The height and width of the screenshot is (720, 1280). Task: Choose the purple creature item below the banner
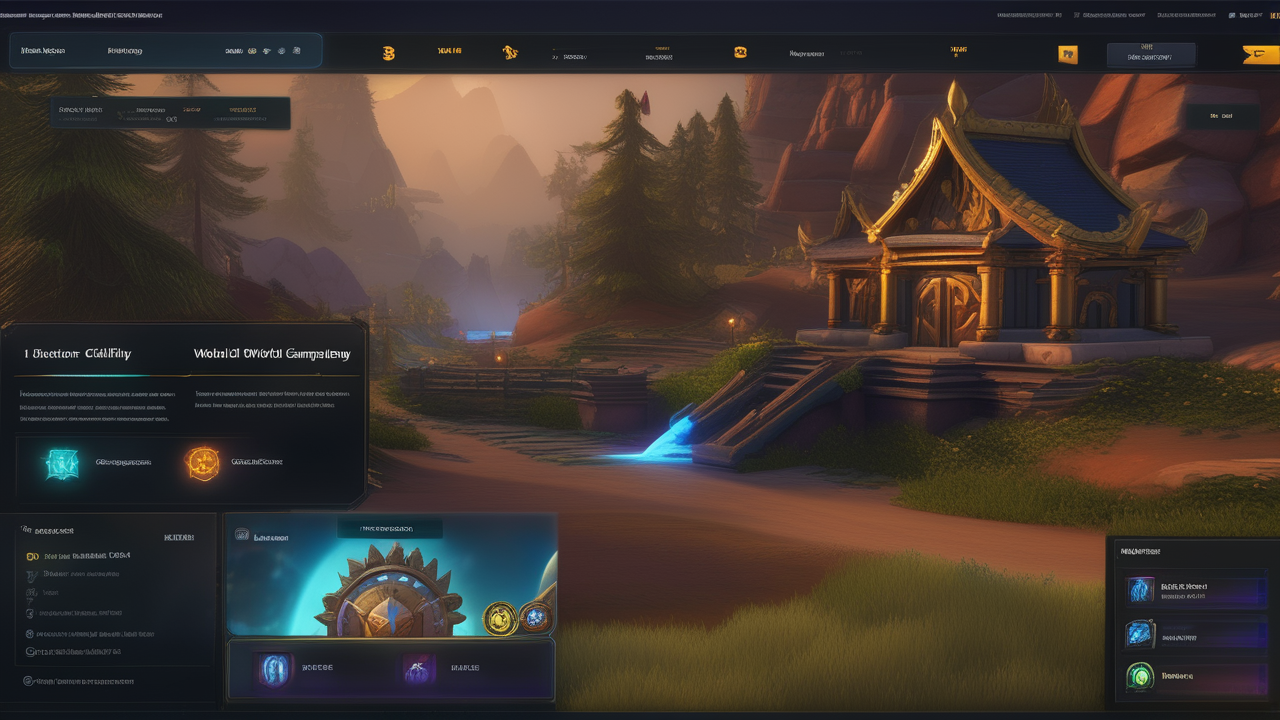click(x=418, y=669)
